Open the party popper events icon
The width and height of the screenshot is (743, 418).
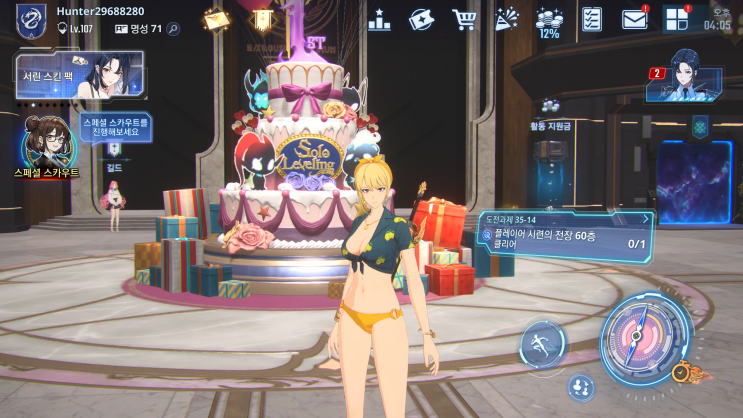click(507, 19)
